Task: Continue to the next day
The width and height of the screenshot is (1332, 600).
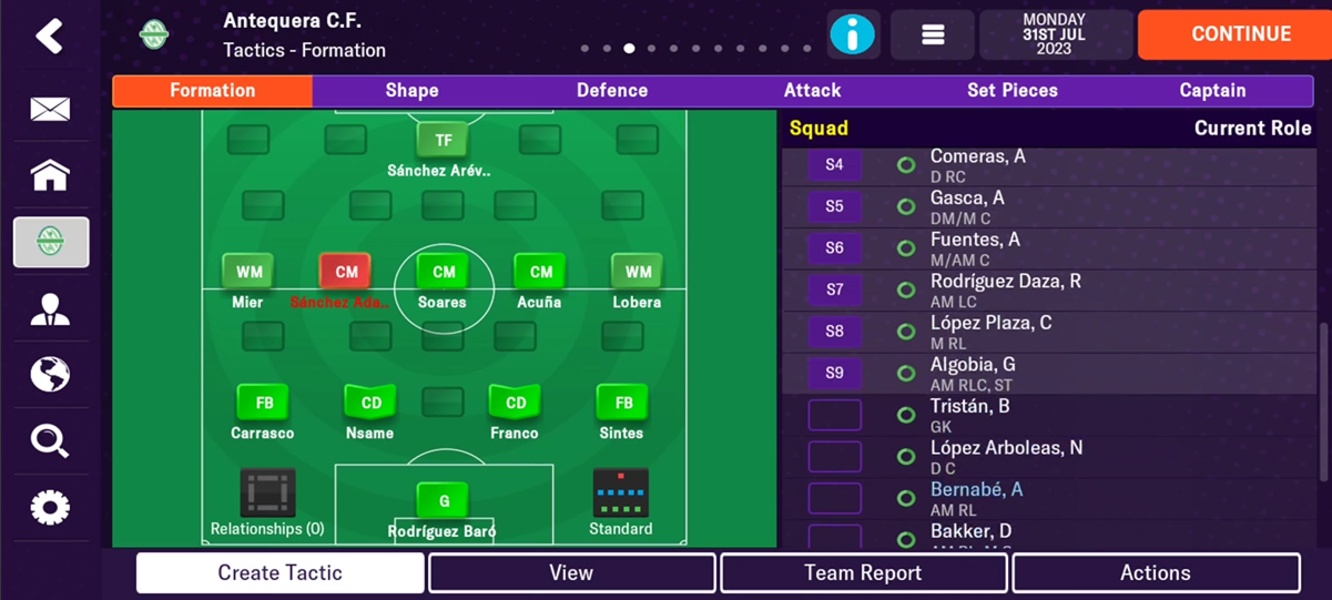Action: 1240,35
